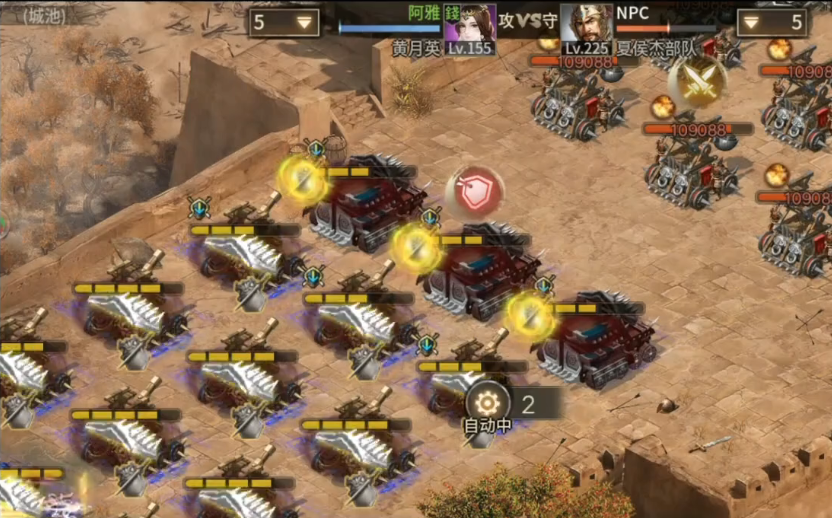Image resolution: width=832 pixels, height=518 pixels.
Task: Select the 夏侯杰部队 NPC general portrait
Action: (586, 22)
